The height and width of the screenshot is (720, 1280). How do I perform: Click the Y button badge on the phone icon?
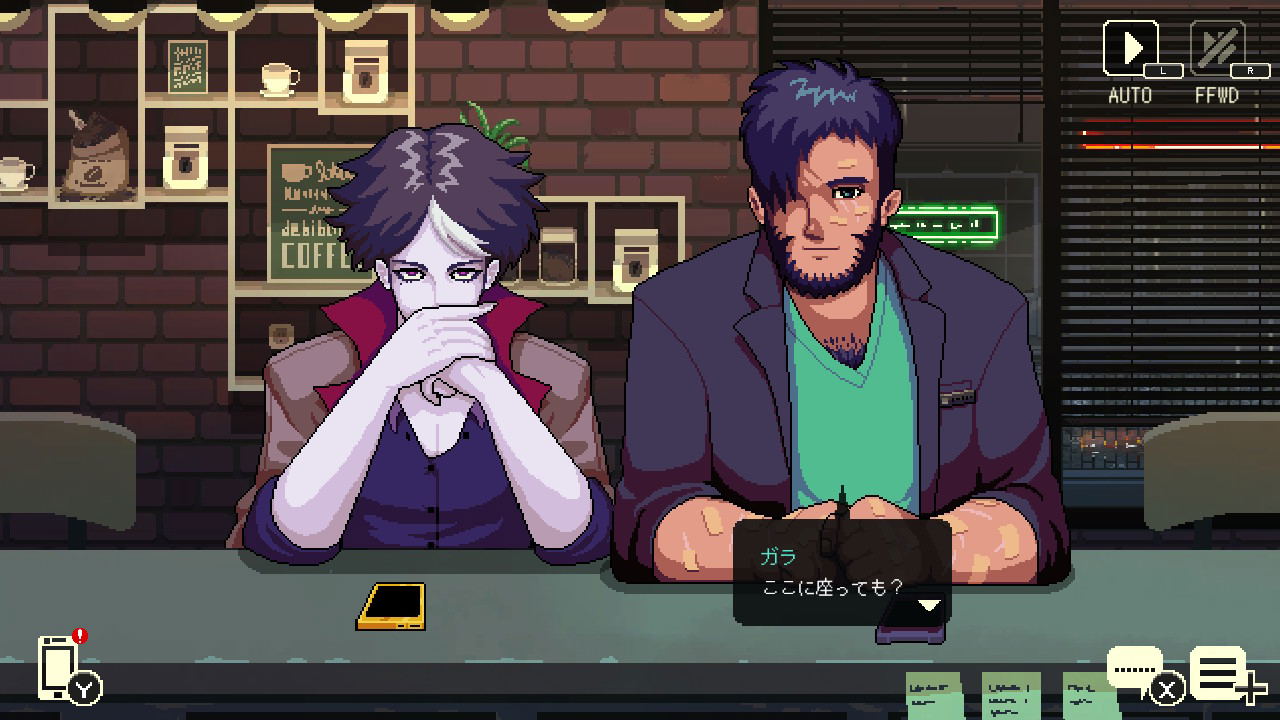point(83,688)
